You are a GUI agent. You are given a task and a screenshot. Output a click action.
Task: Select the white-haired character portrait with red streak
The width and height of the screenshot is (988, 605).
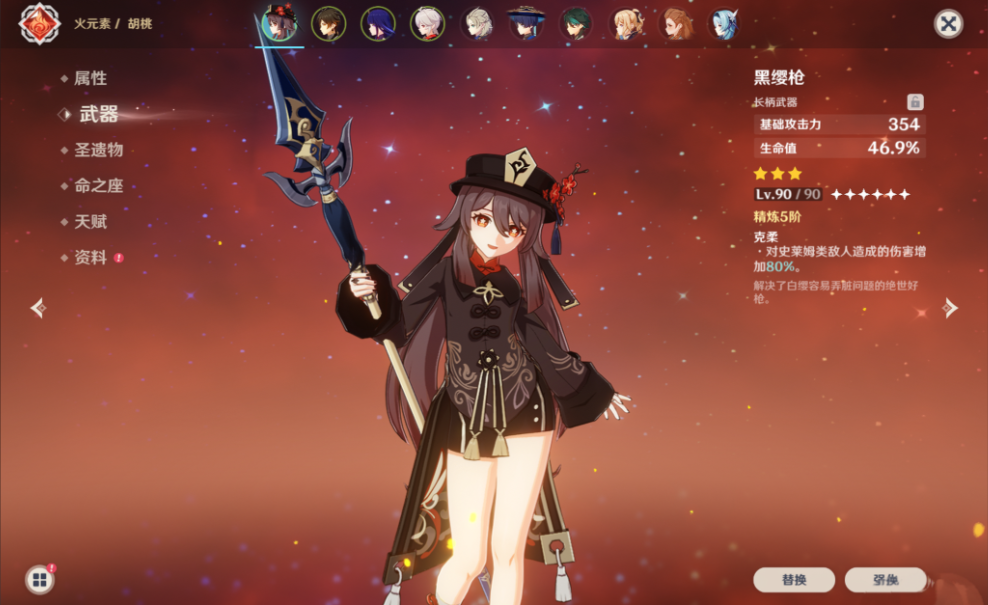point(427,23)
